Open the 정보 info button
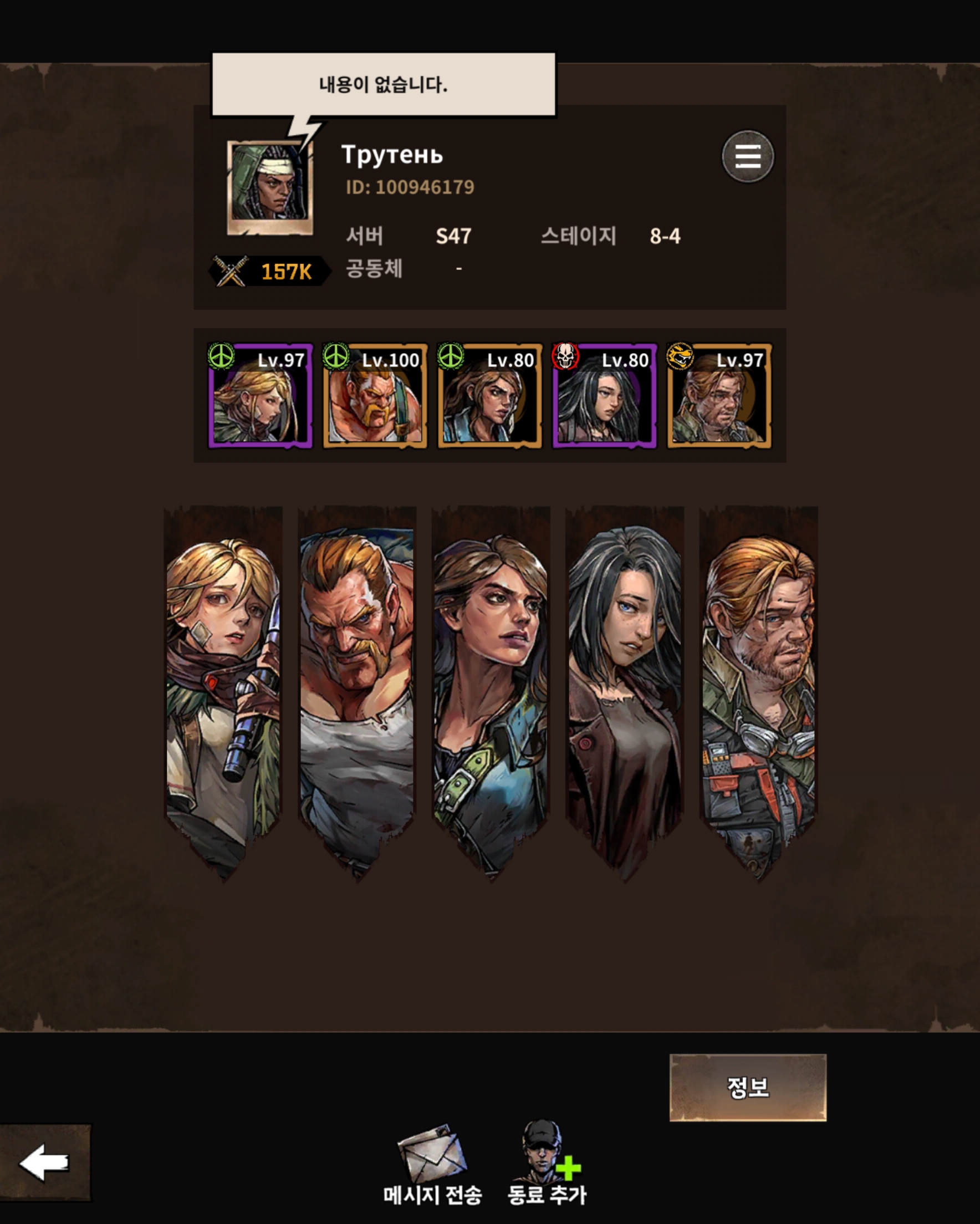This screenshot has height=1224, width=980. tap(747, 1087)
